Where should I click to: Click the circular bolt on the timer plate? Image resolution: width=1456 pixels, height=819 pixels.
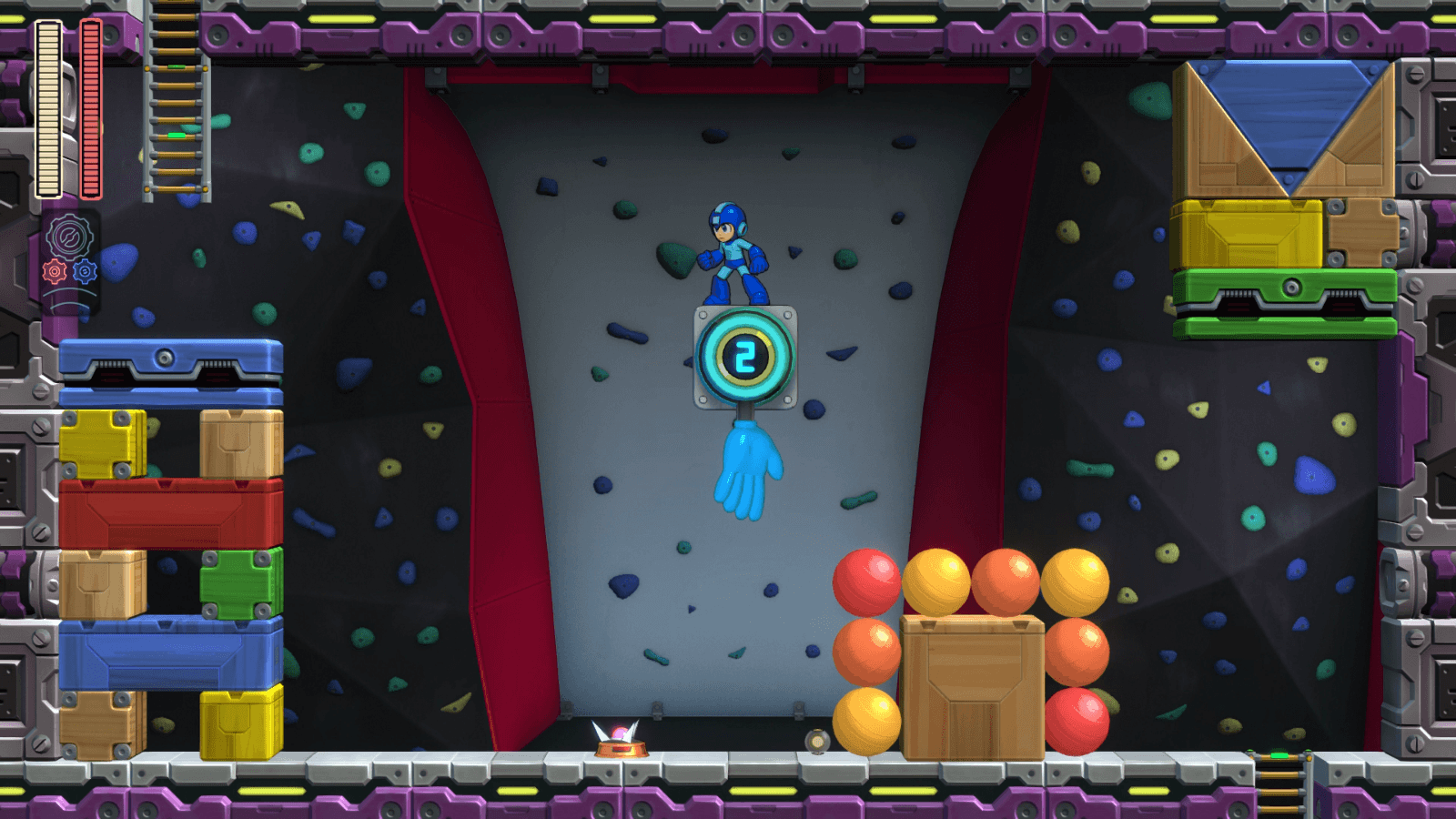pyautogui.click(x=703, y=315)
